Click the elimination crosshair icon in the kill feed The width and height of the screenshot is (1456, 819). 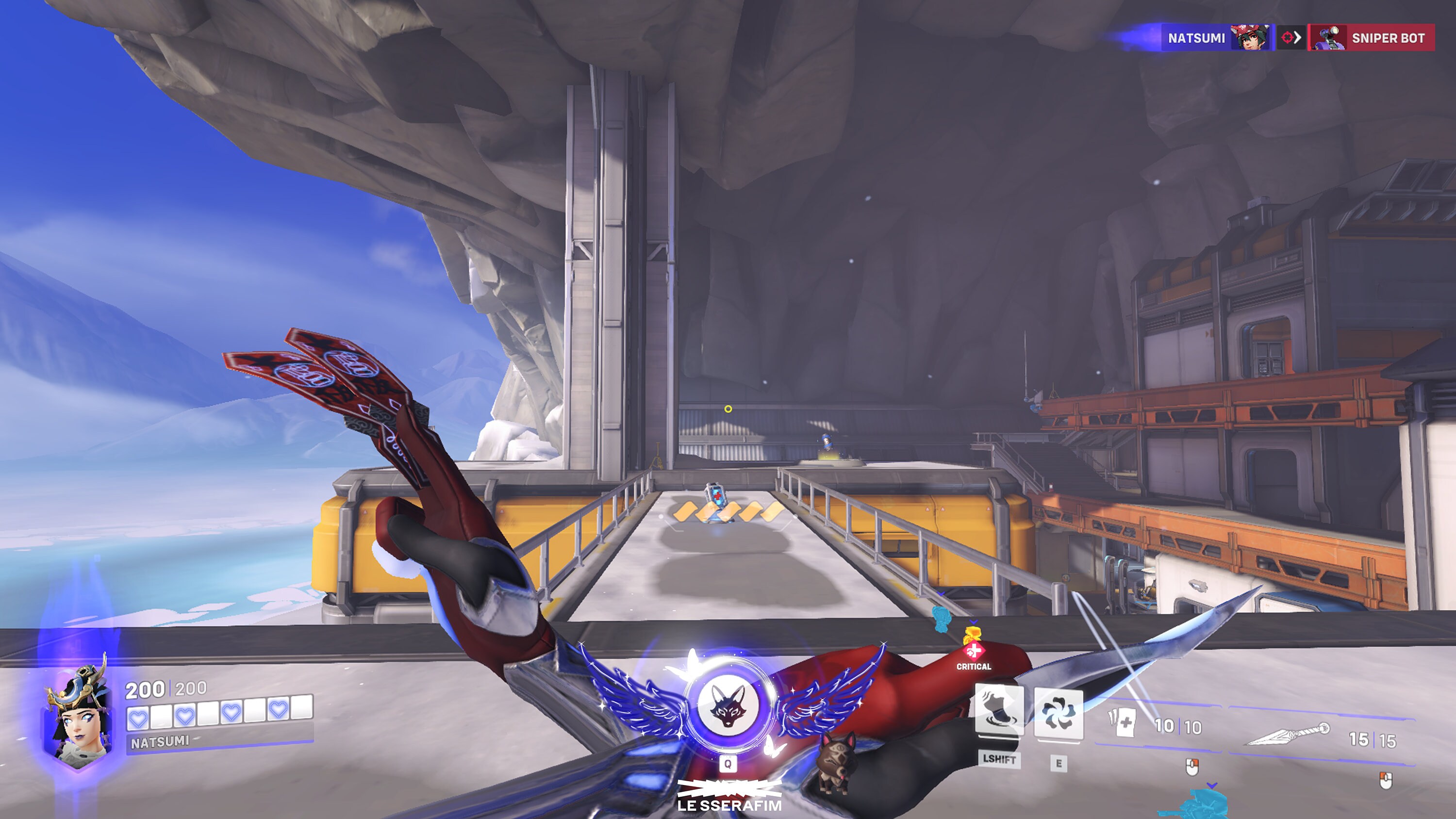[1291, 38]
